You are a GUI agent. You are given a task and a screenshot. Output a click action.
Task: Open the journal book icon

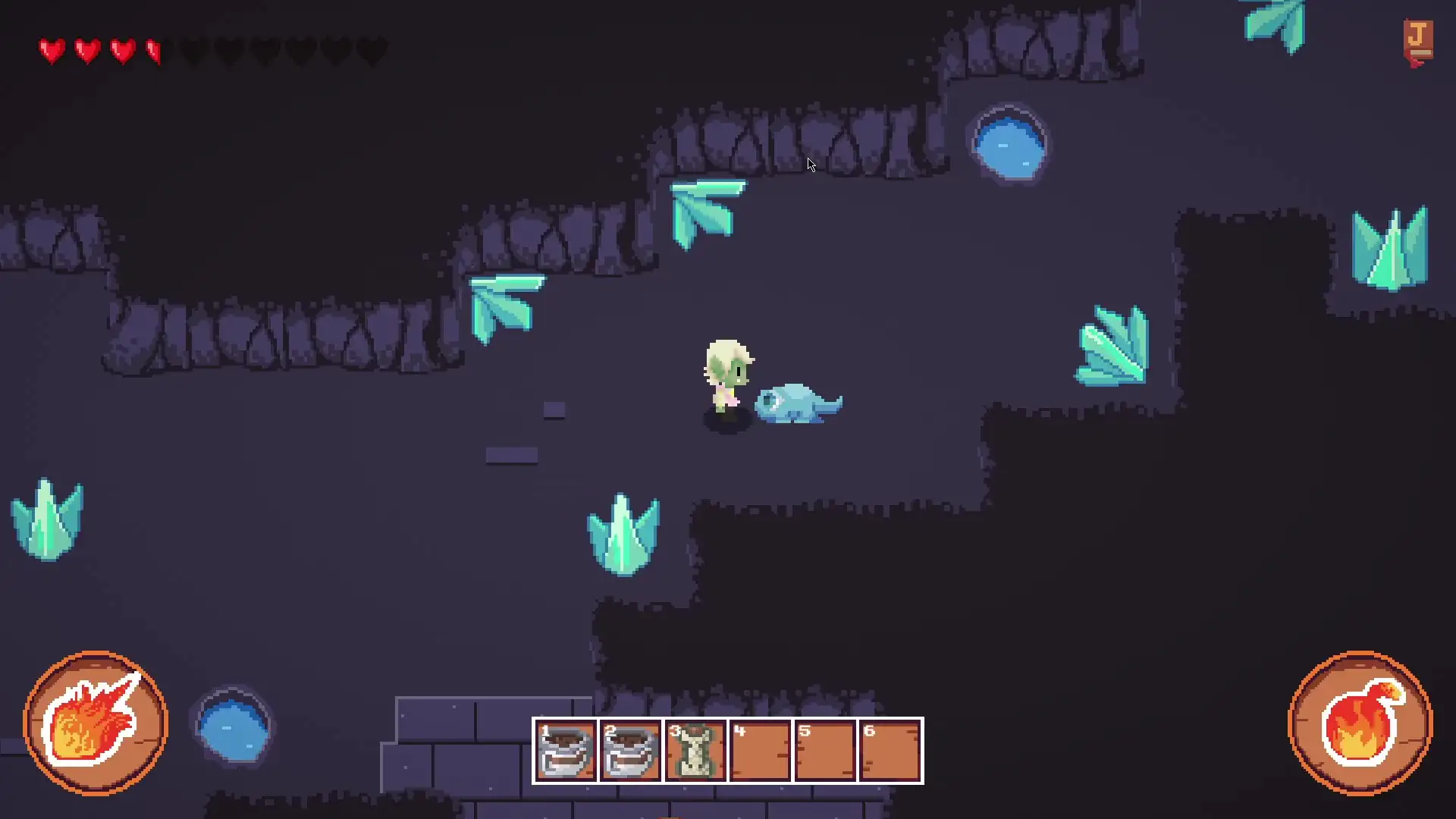click(x=1417, y=41)
